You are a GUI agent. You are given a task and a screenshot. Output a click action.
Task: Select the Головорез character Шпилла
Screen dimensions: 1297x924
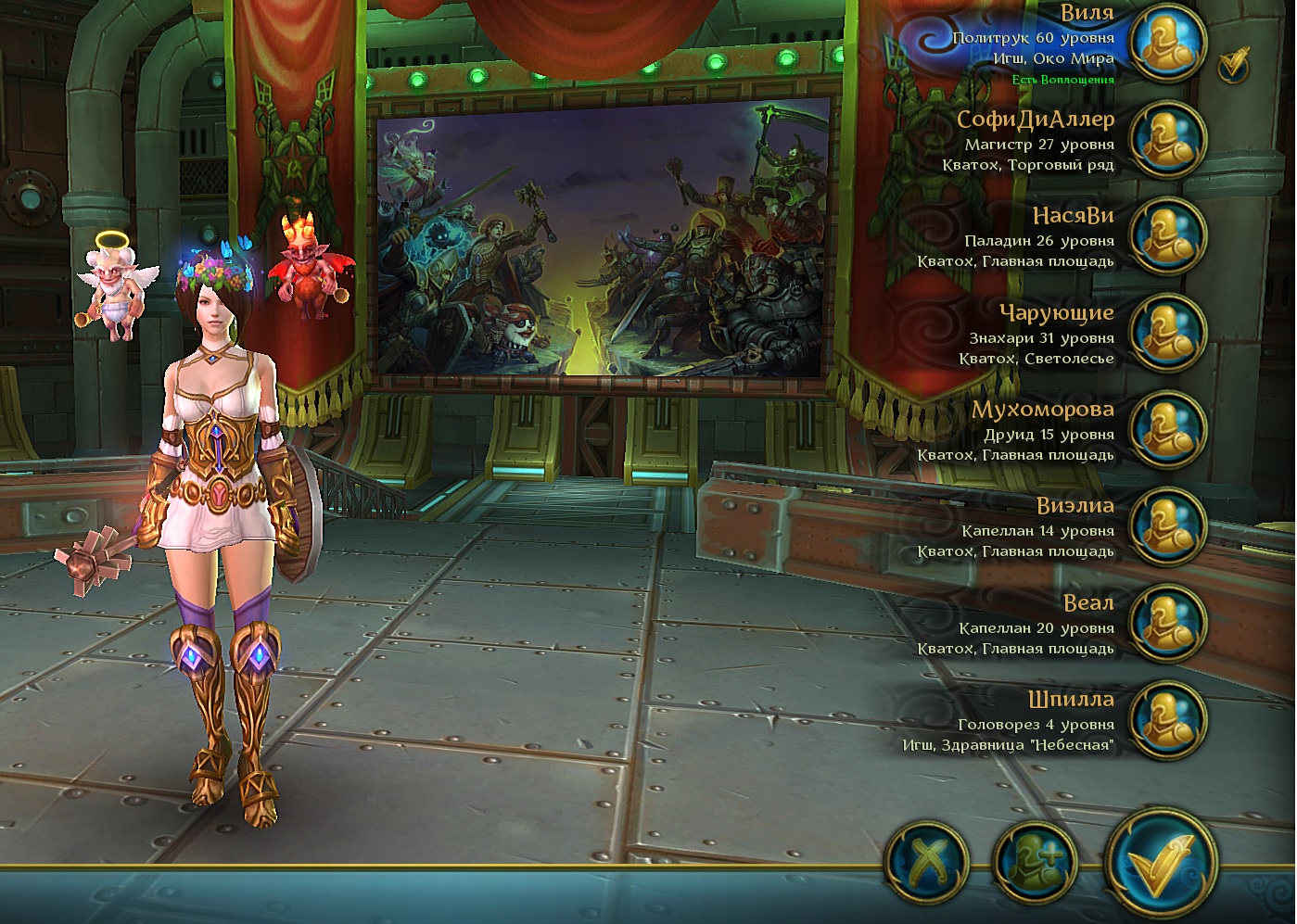[x=1167, y=719]
